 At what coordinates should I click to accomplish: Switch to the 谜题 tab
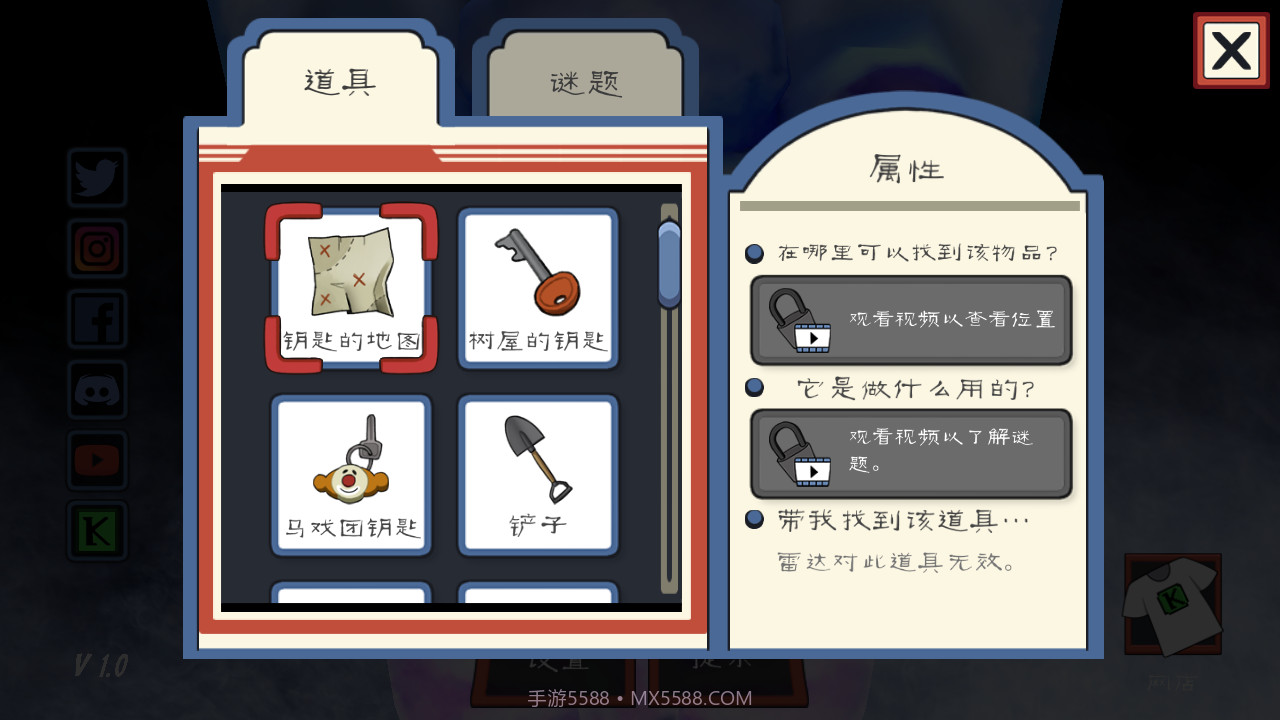tap(585, 84)
